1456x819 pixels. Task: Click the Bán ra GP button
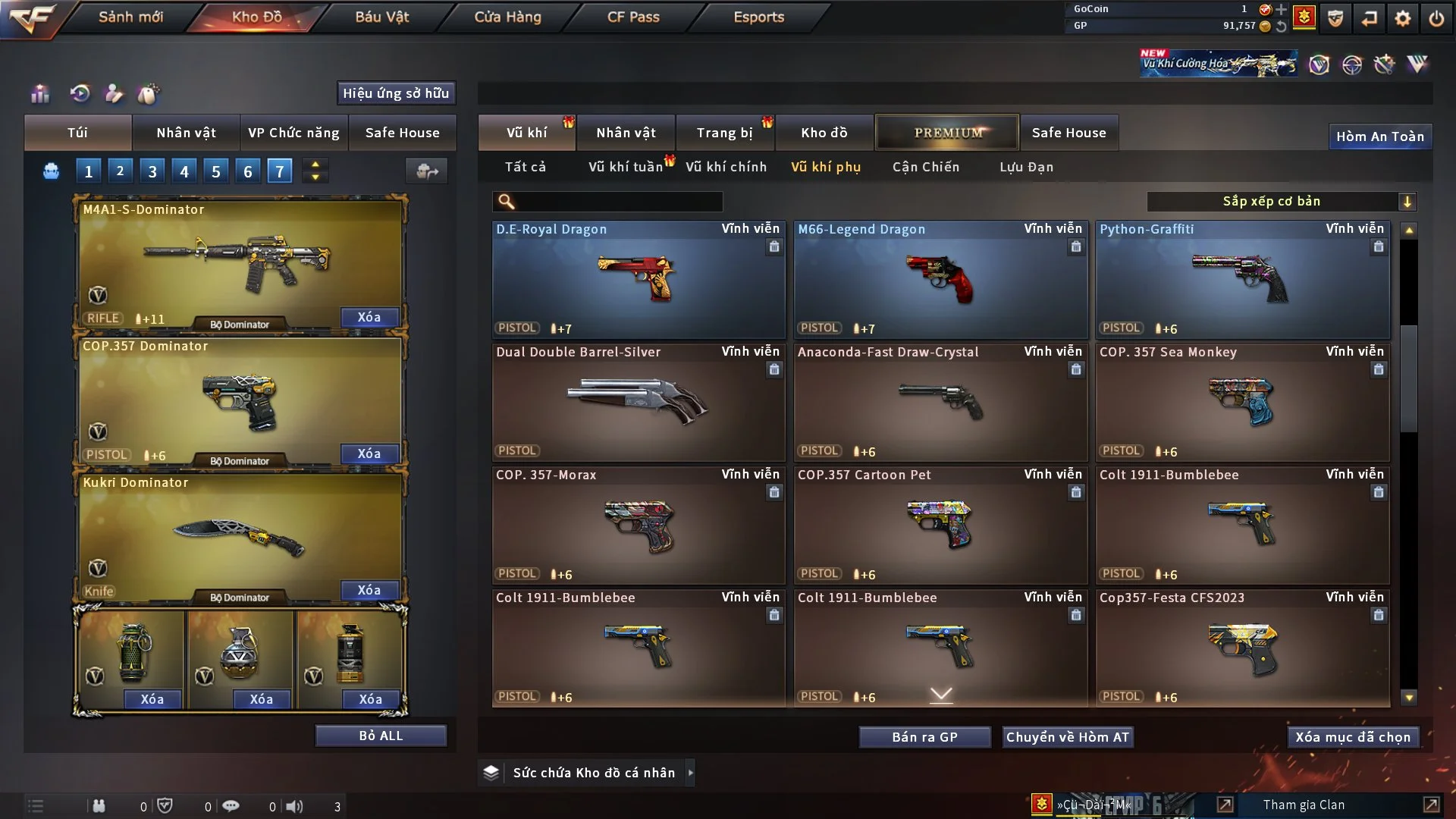click(924, 737)
